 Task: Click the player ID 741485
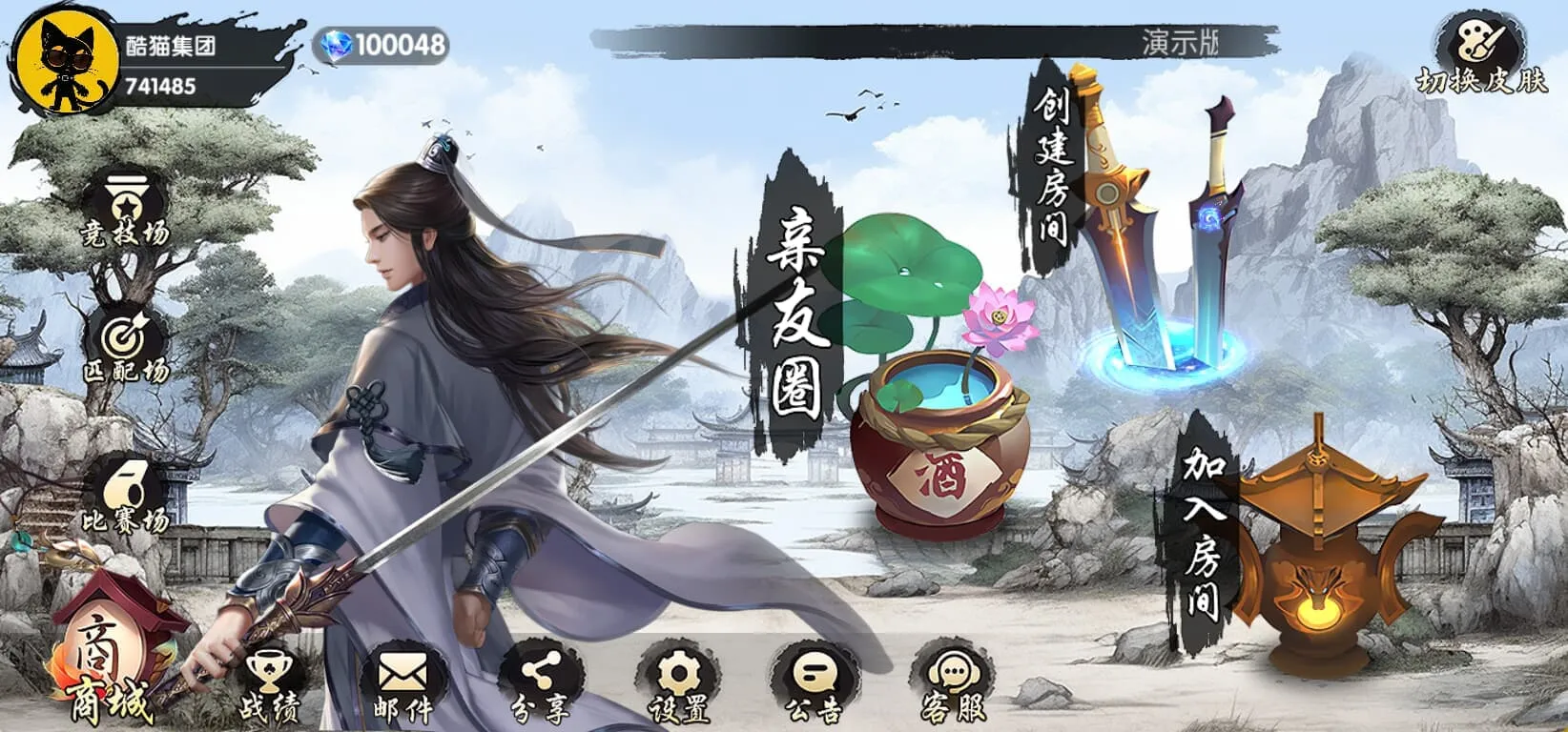point(162,85)
